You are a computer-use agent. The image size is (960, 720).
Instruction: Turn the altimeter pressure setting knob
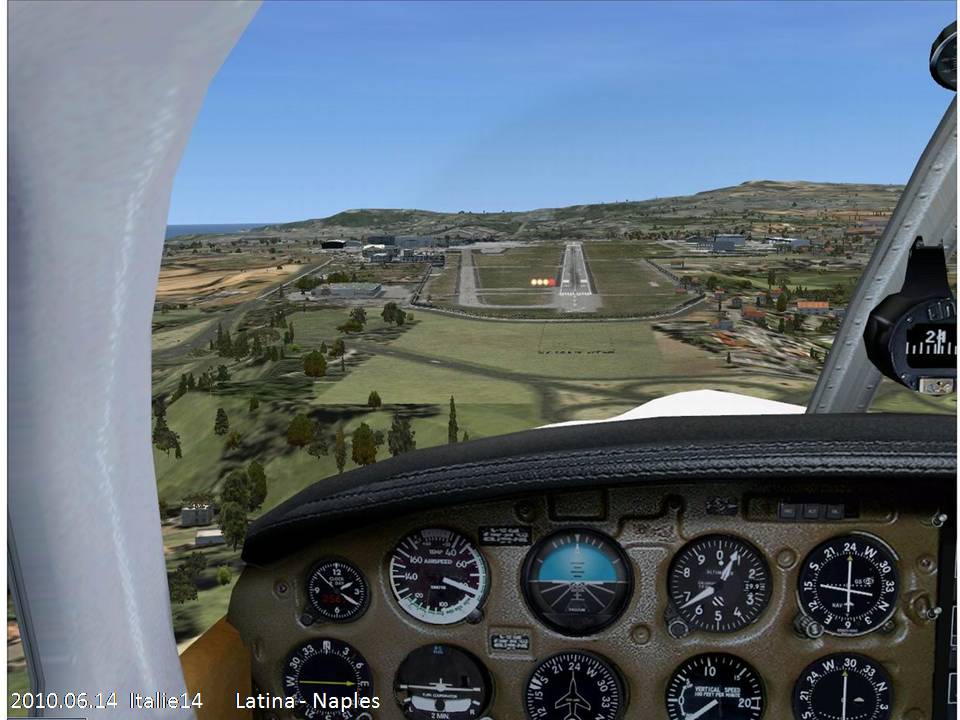(x=678, y=627)
